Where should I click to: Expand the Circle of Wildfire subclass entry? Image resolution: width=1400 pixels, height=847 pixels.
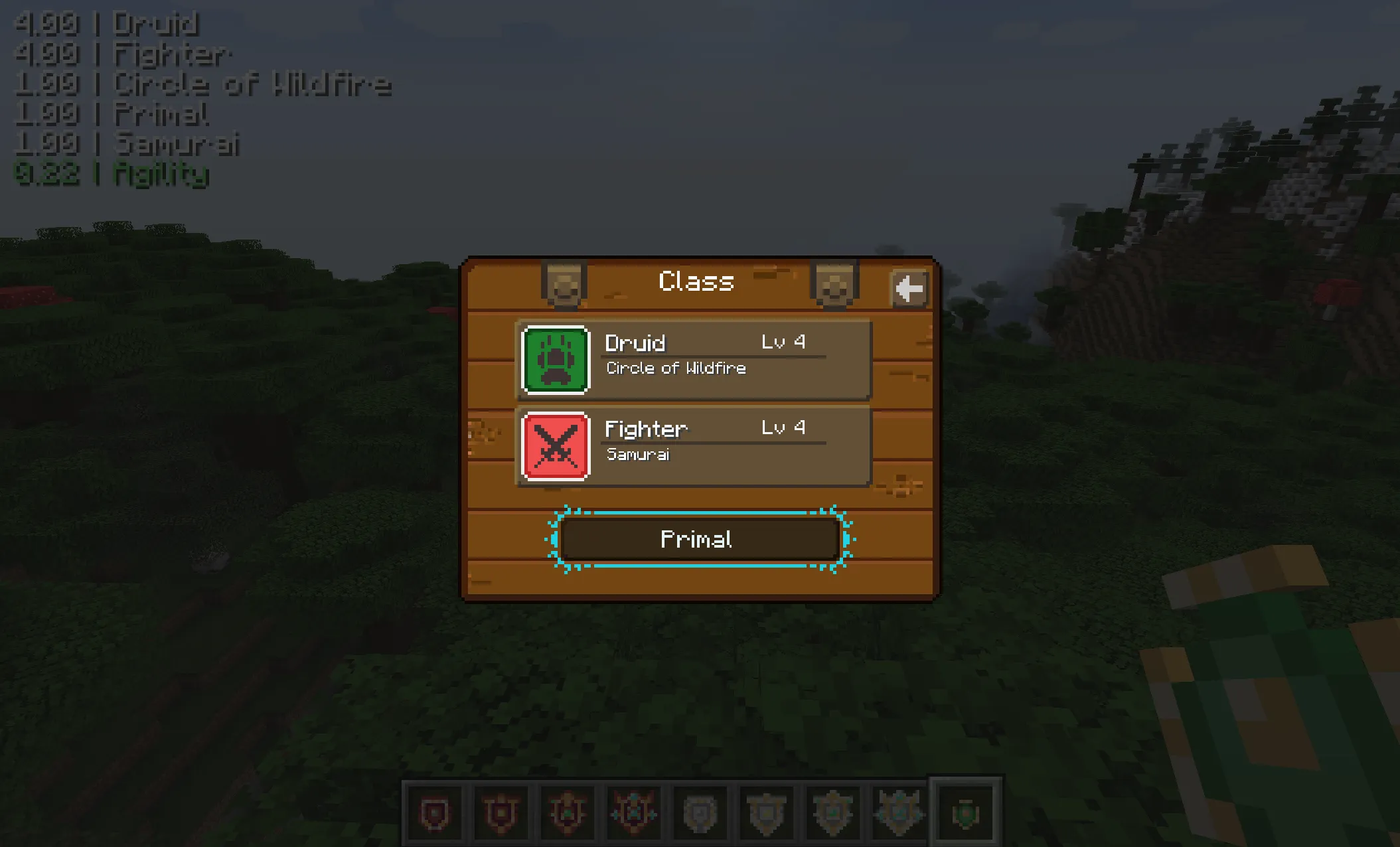click(x=676, y=368)
